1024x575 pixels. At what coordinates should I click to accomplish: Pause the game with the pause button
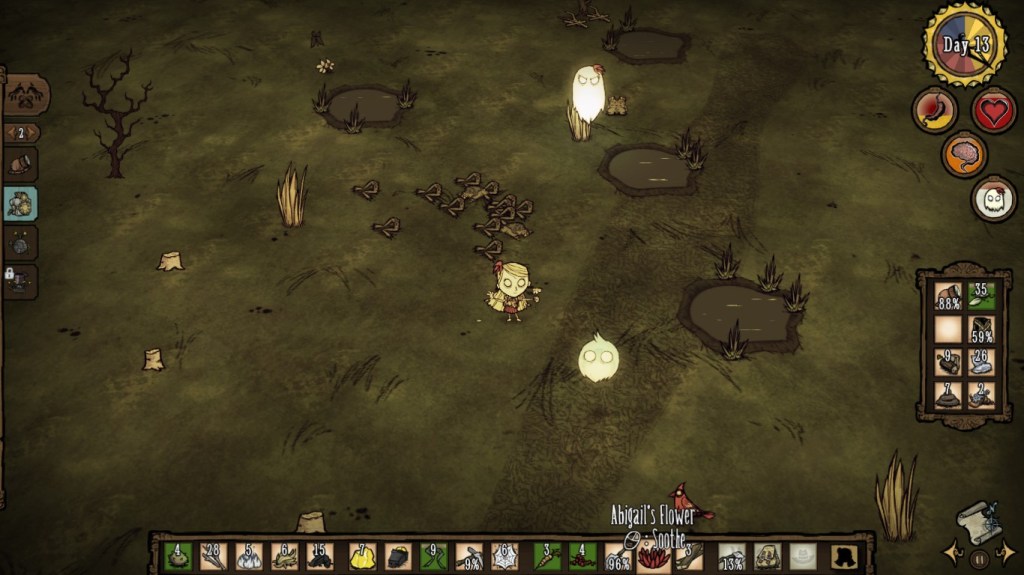point(980,557)
